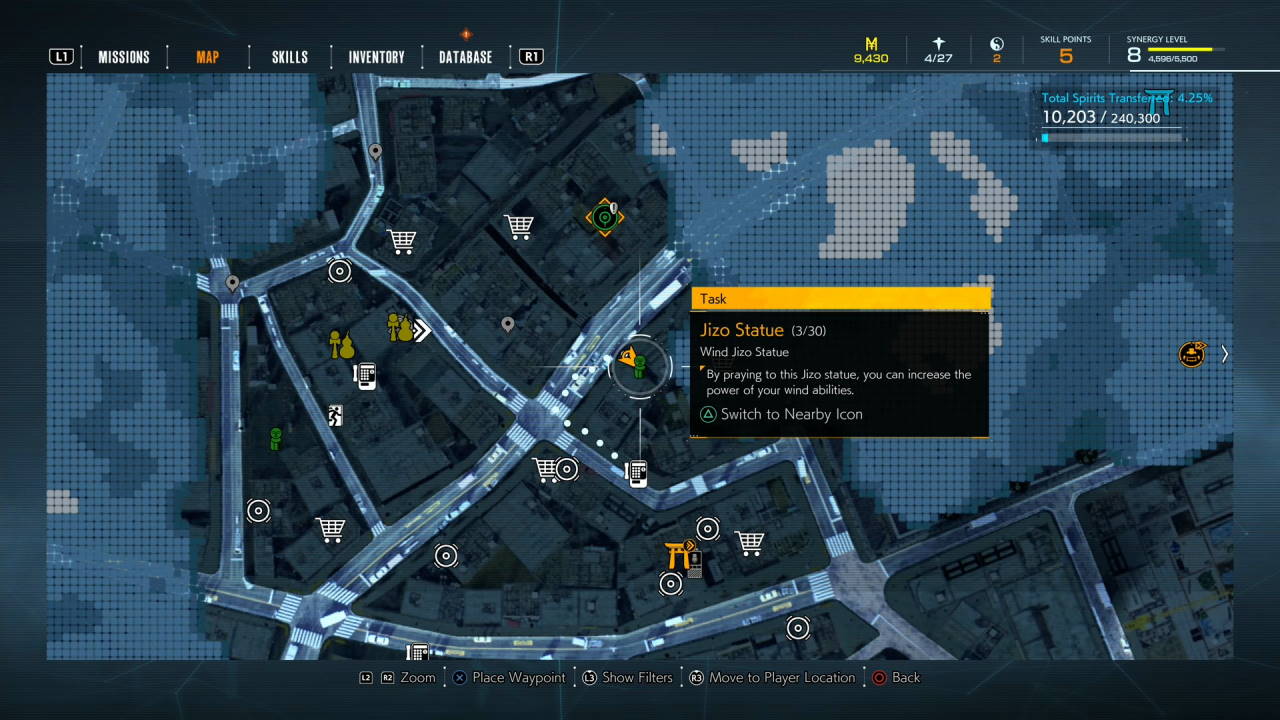The image size is (1280, 720).
Task: Open the Database tab
Action: pyautogui.click(x=463, y=56)
